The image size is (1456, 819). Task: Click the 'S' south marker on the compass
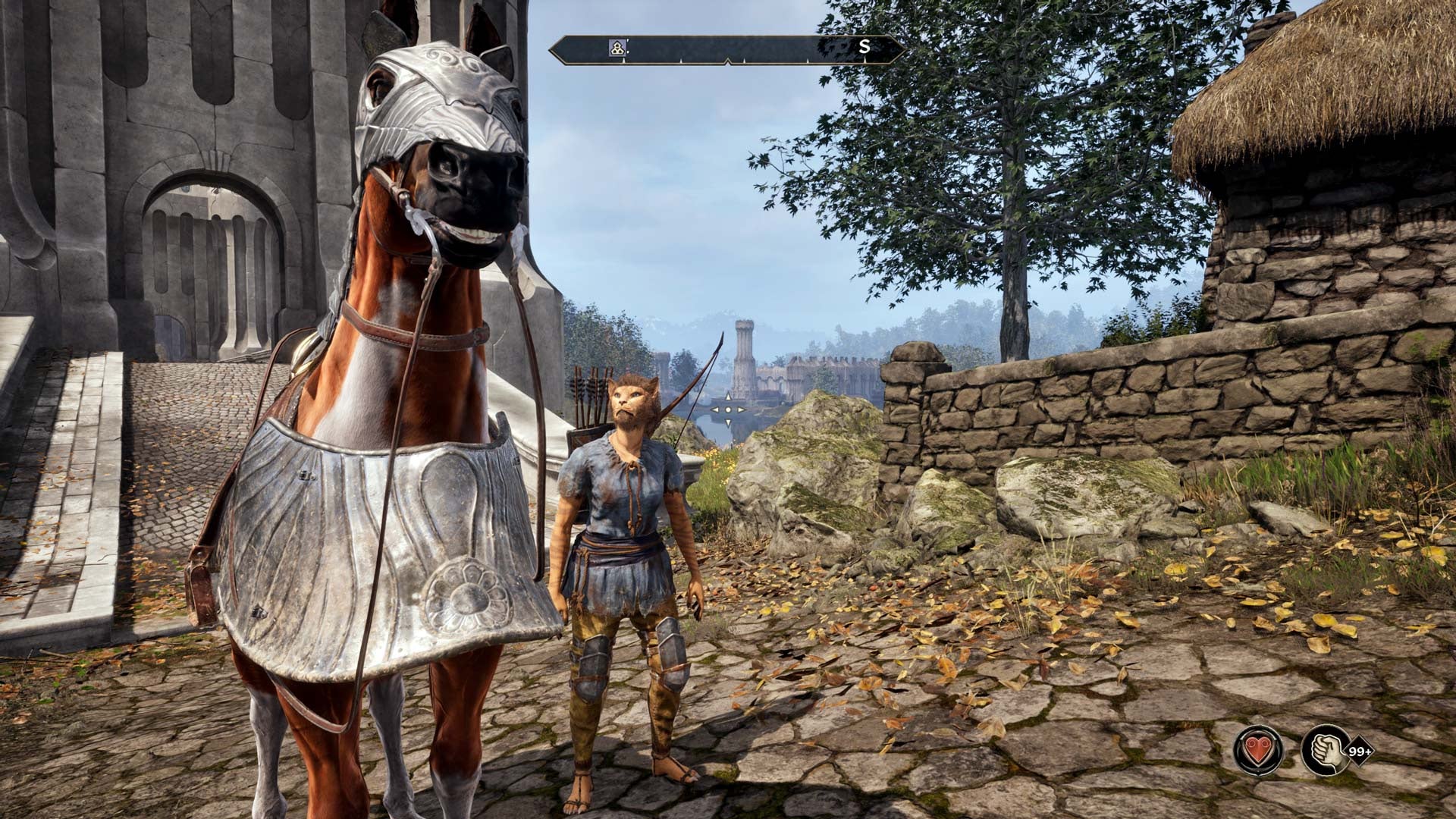[864, 47]
